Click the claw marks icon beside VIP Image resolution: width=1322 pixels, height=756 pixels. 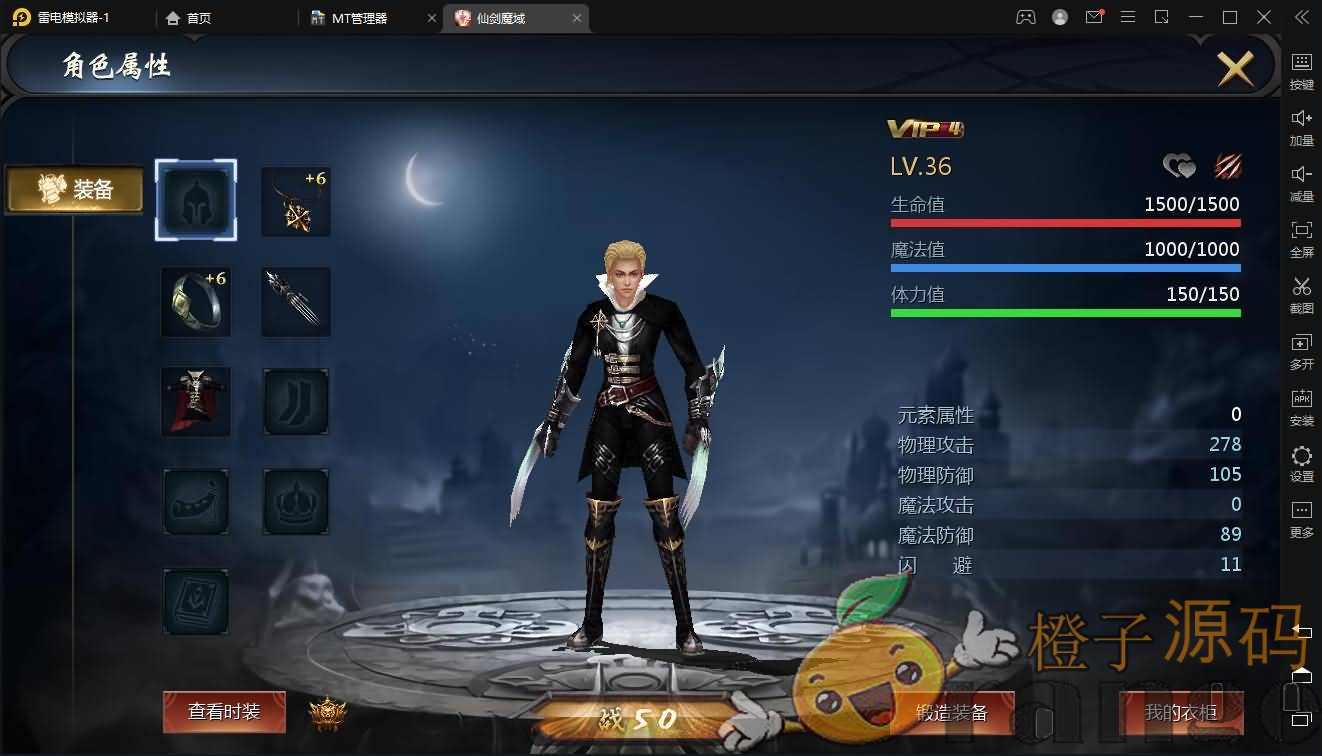tap(1228, 165)
